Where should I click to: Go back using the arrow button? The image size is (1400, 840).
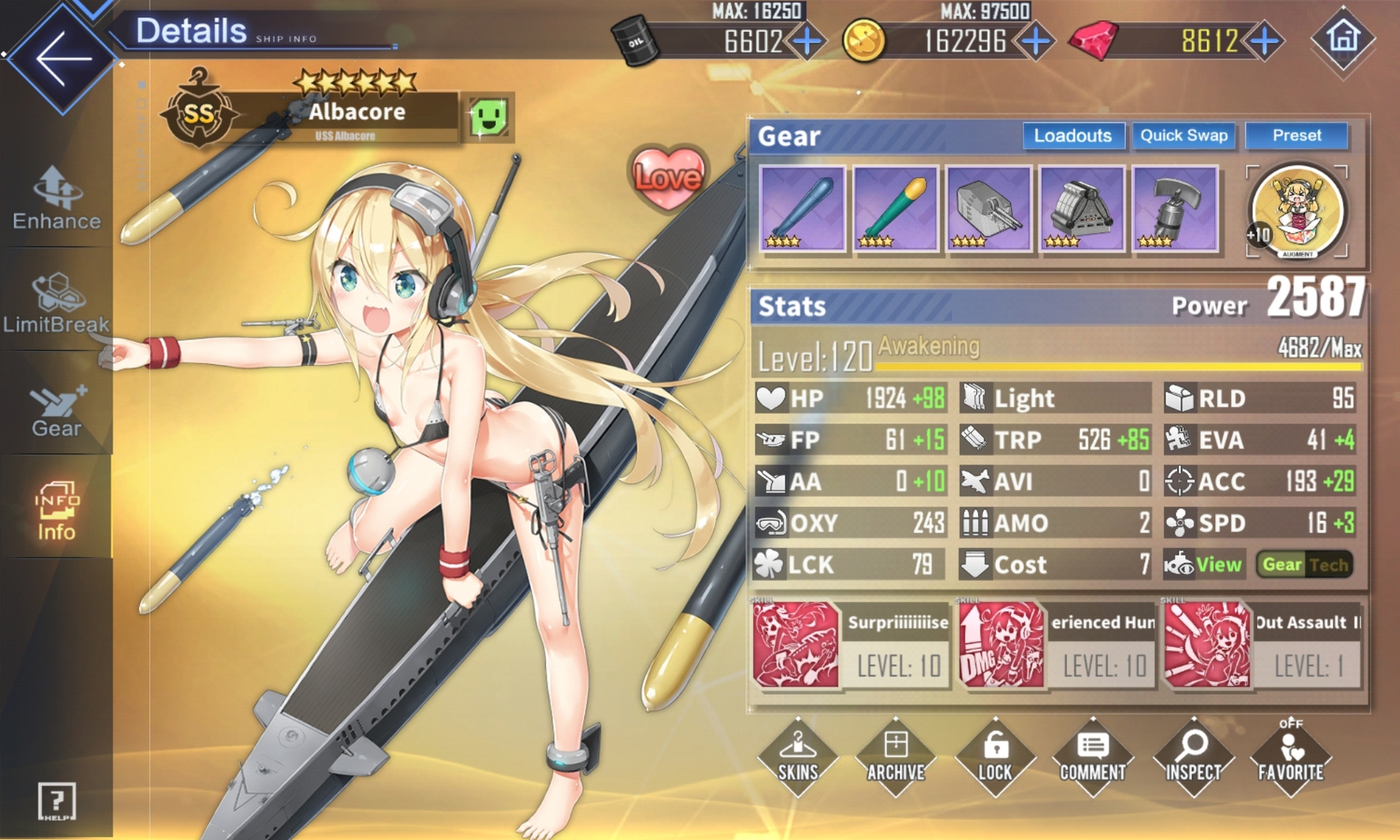pyautogui.click(x=63, y=58)
